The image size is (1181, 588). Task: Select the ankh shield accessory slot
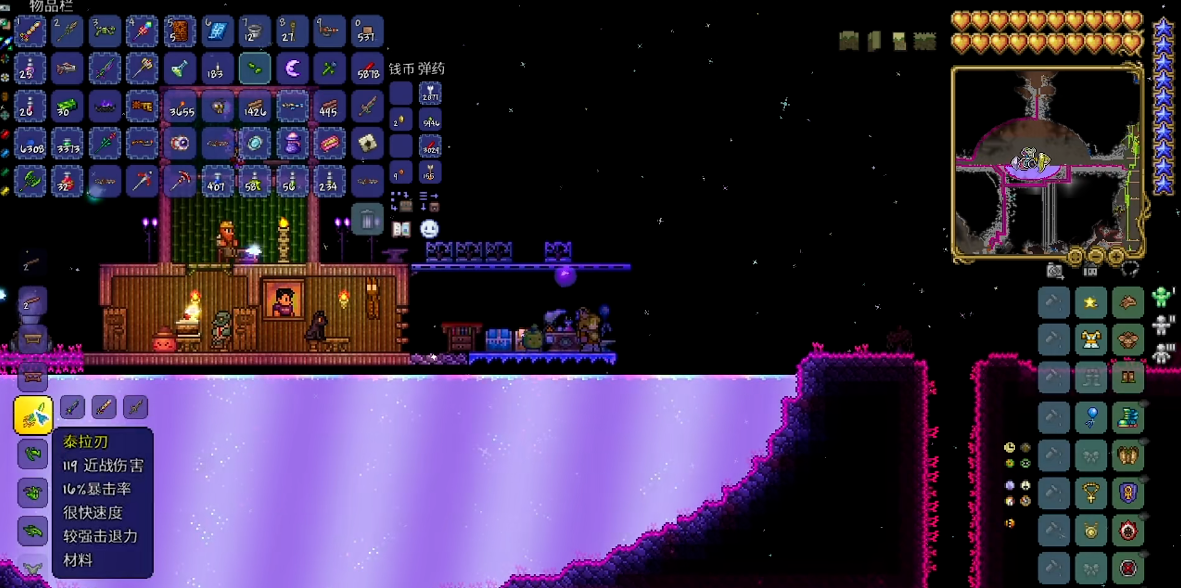[x=1128, y=491]
